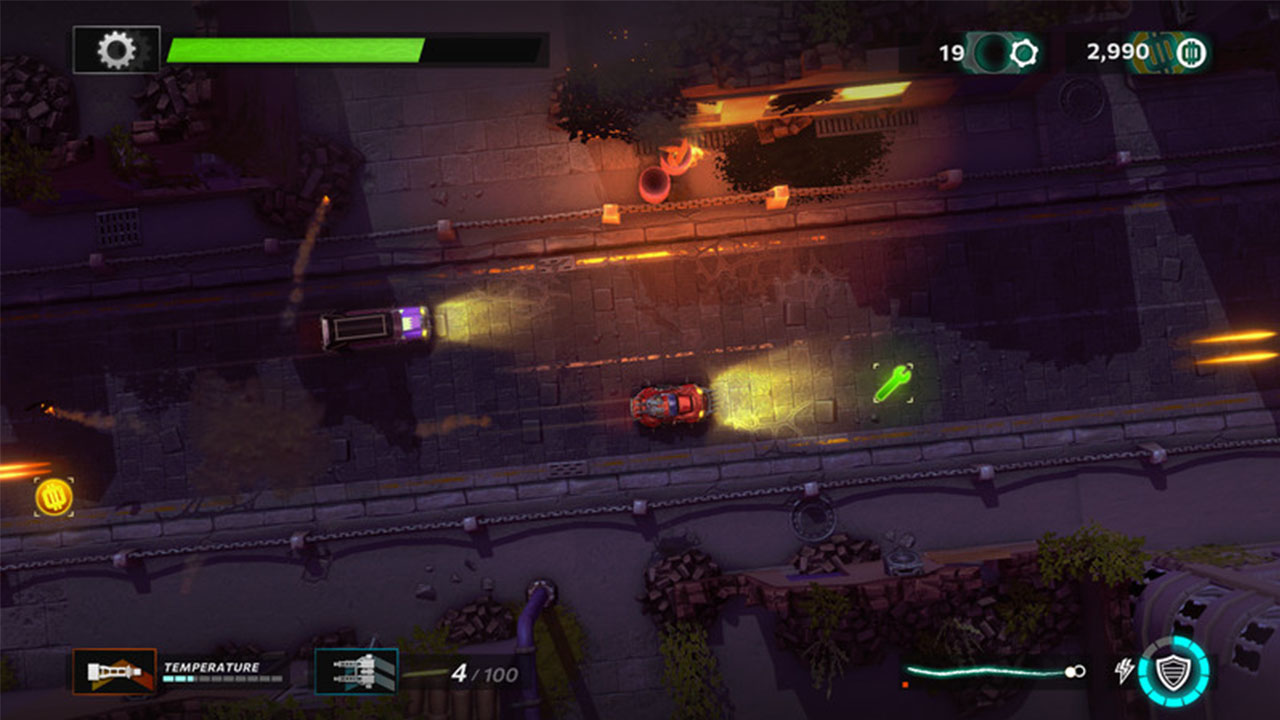The height and width of the screenshot is (720, 1280).
Task: Select the machine gun weapon icon
Action: (357, 671)
